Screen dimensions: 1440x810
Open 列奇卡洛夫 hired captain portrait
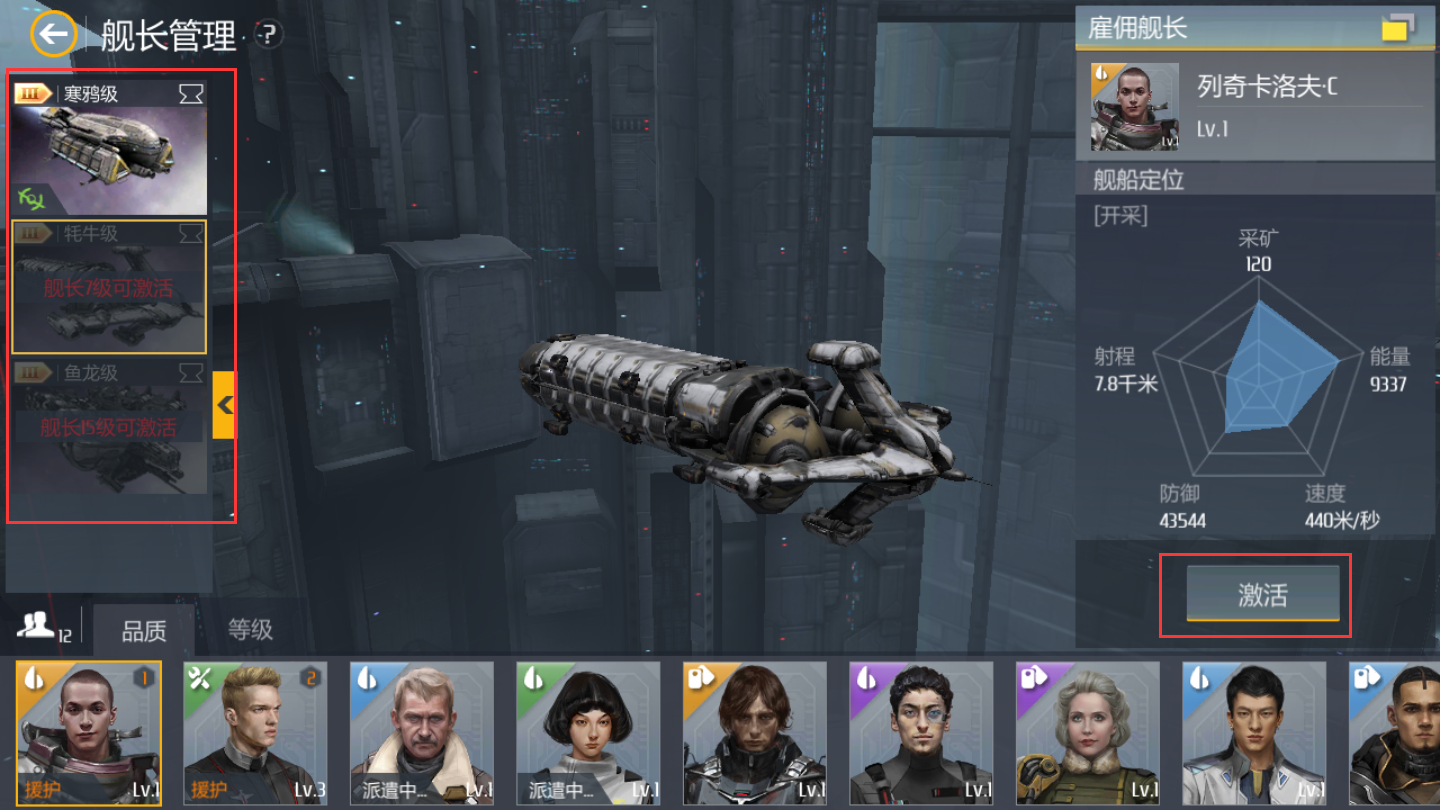click(x=1120, y=107)
